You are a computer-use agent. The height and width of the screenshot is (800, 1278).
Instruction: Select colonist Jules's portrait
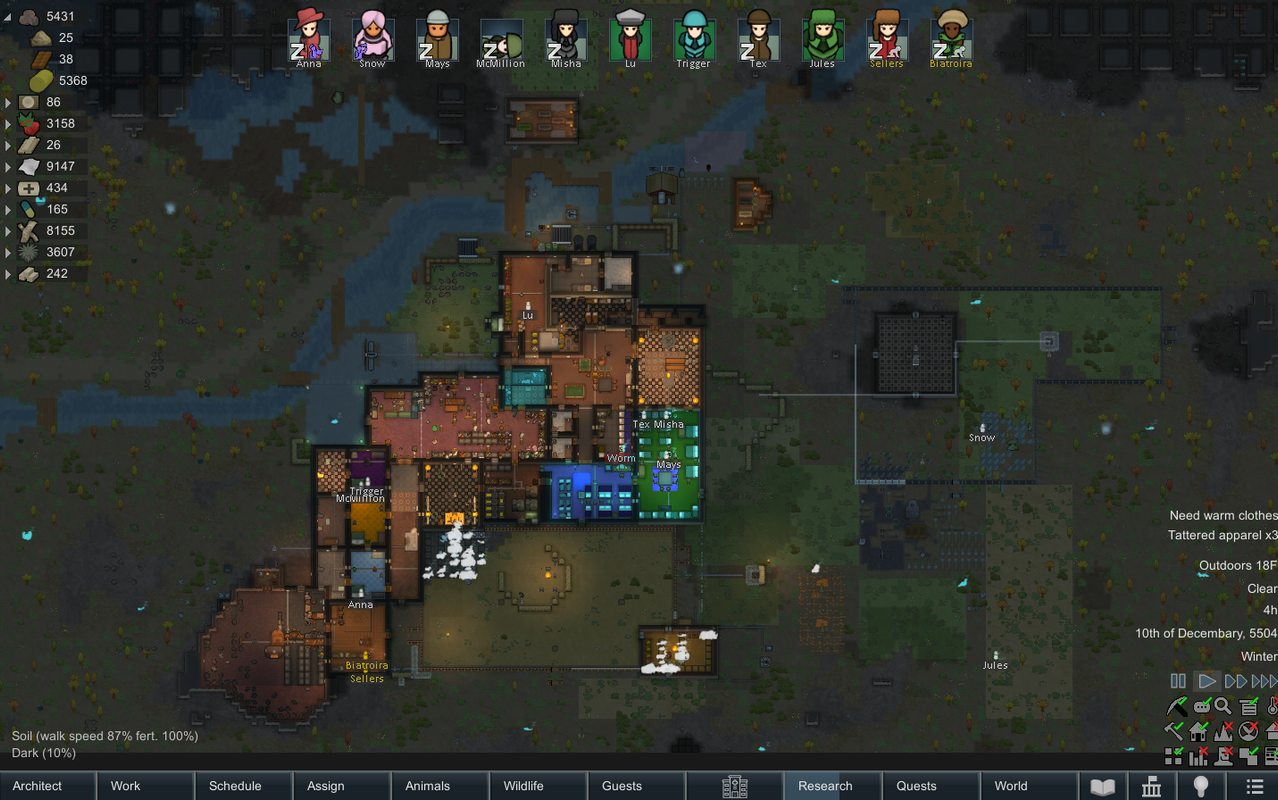click(x=822, y=38)
